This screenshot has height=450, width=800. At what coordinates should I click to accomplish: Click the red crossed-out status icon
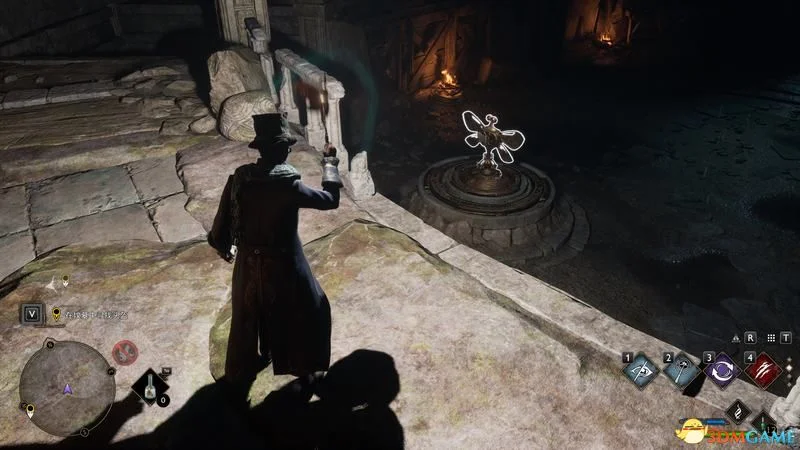click(x=125, y=351)
